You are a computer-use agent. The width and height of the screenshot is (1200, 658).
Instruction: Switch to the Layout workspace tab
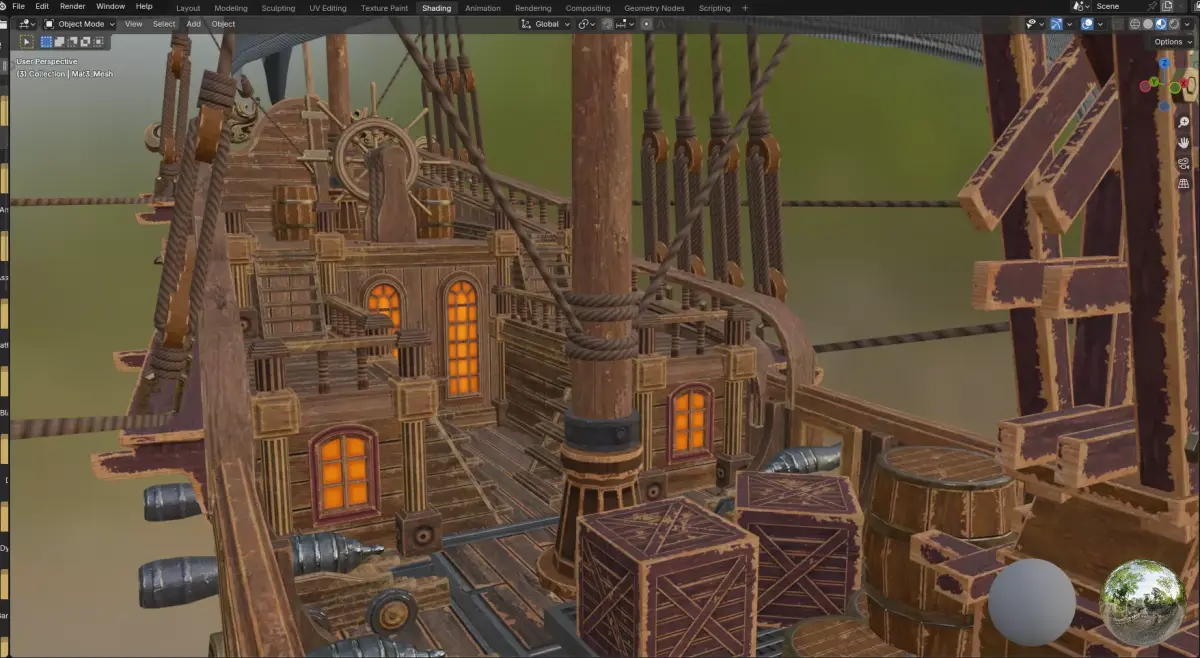[x=188, y=8]
